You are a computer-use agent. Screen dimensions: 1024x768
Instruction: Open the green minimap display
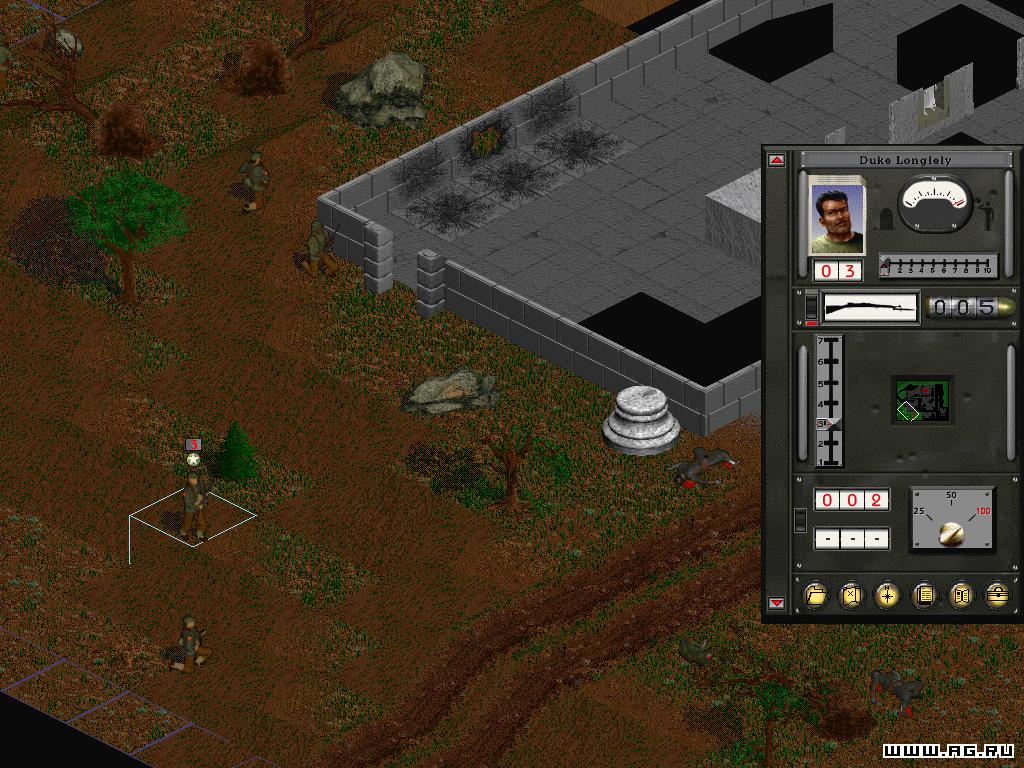[922, 399]
